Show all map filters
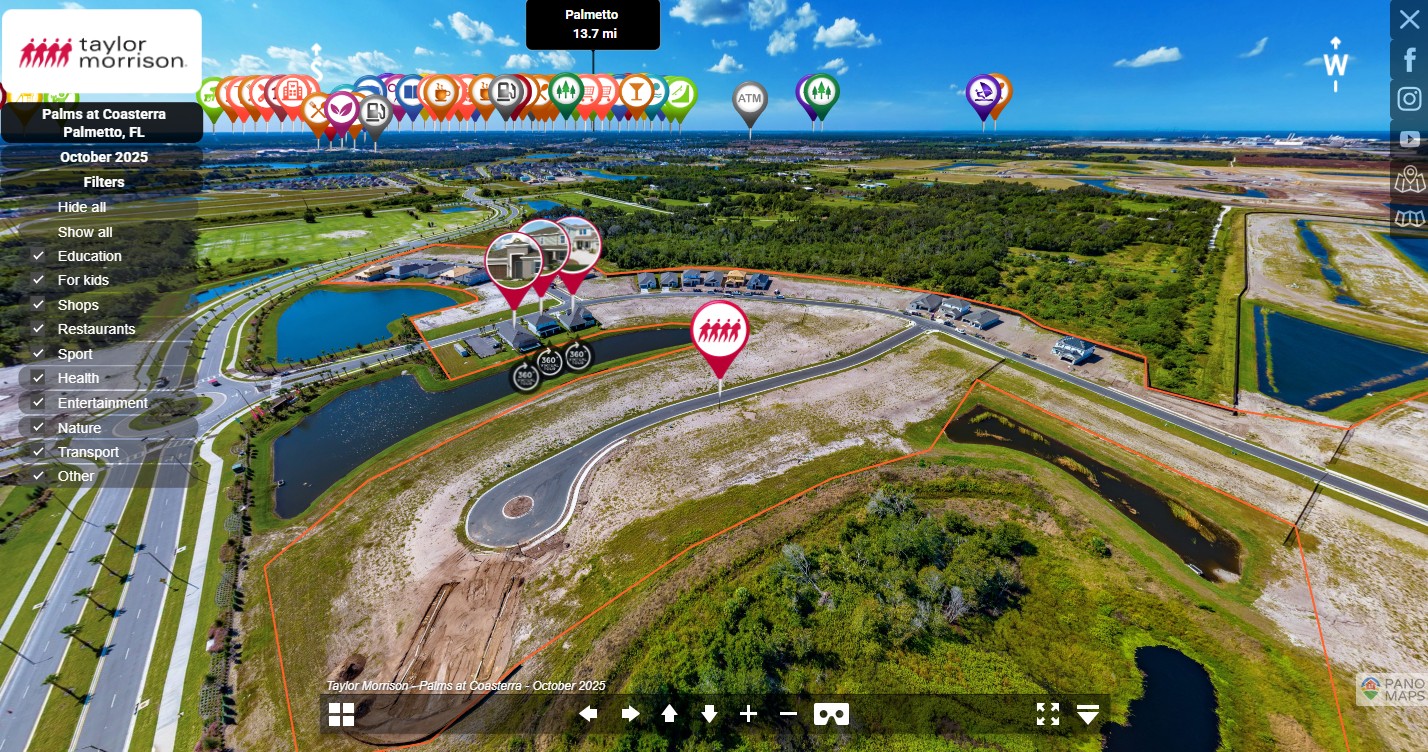Viewport: 1428px width, 752px height. pyautogui.click(x=85, y=232)
